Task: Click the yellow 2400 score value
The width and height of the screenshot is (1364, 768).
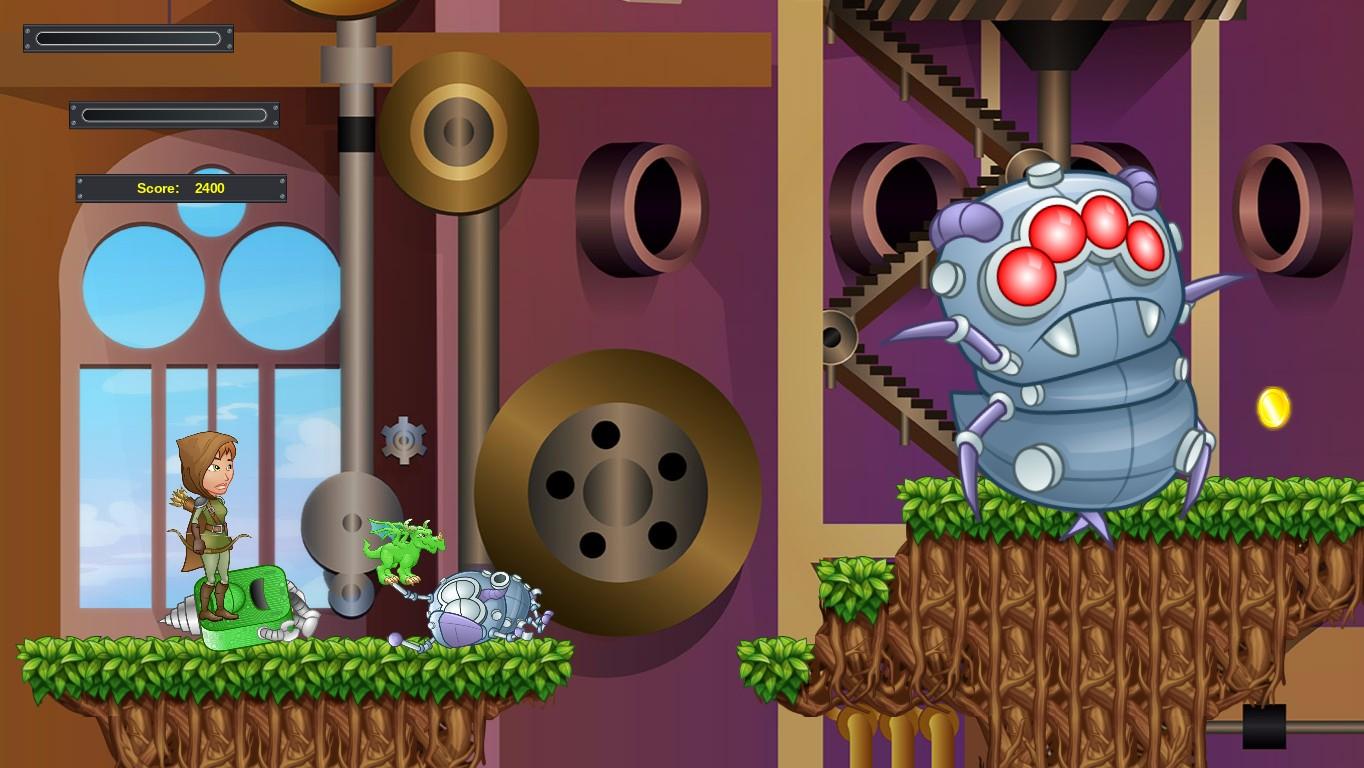Action: [x=208, y=188]
